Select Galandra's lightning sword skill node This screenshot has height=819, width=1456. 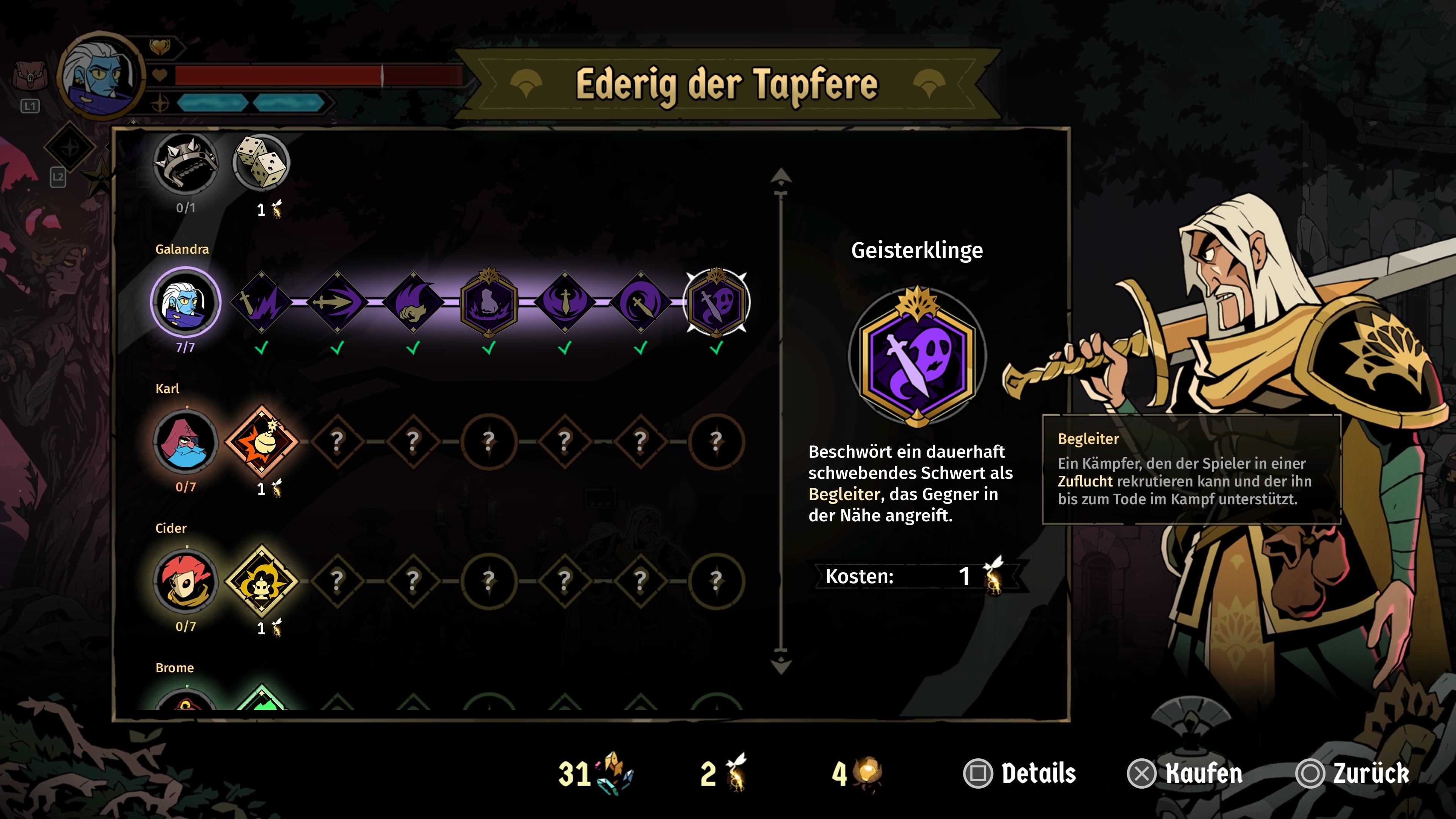pos(262,303)
